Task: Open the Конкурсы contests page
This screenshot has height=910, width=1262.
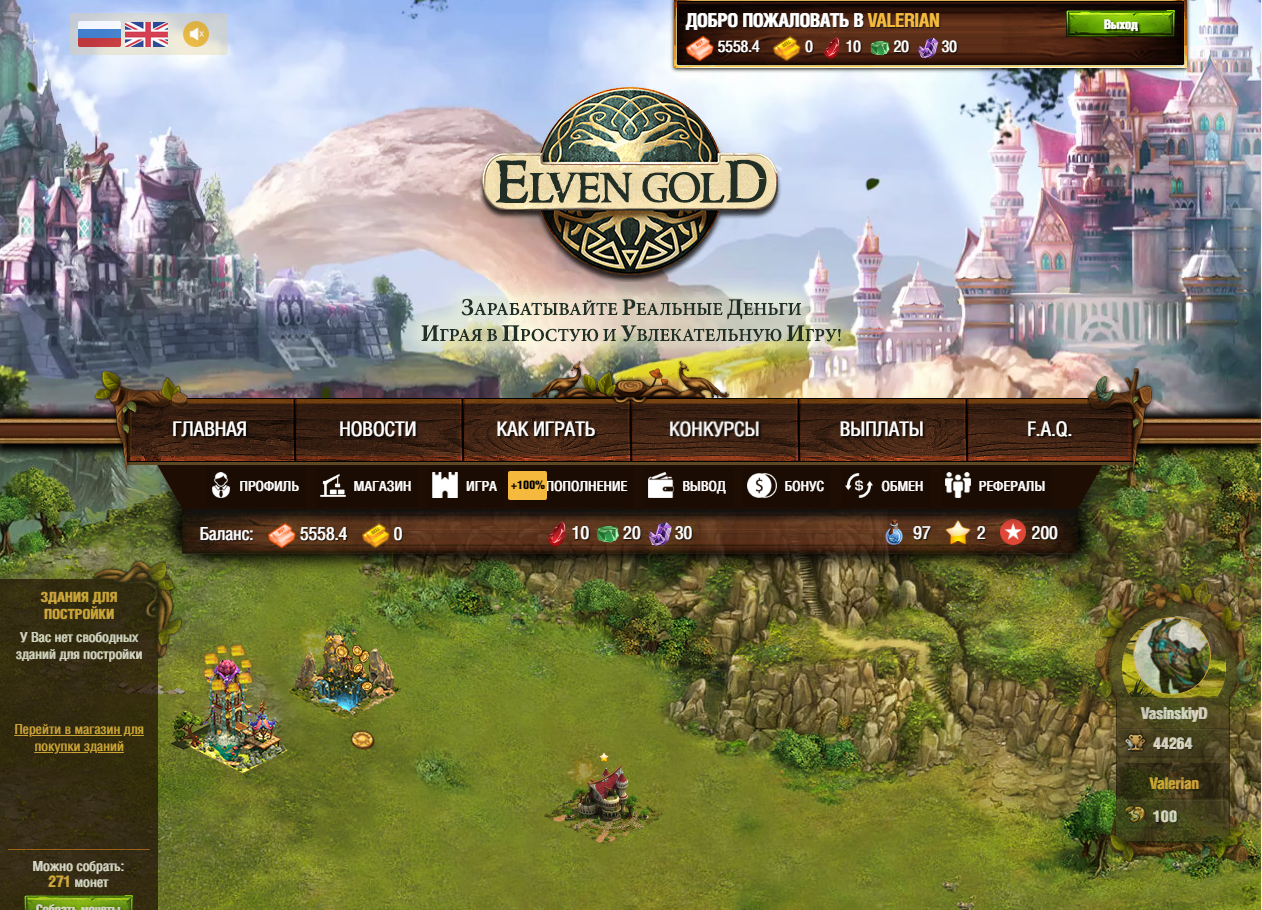Action: pyautogui.click(x=714, y=430)
